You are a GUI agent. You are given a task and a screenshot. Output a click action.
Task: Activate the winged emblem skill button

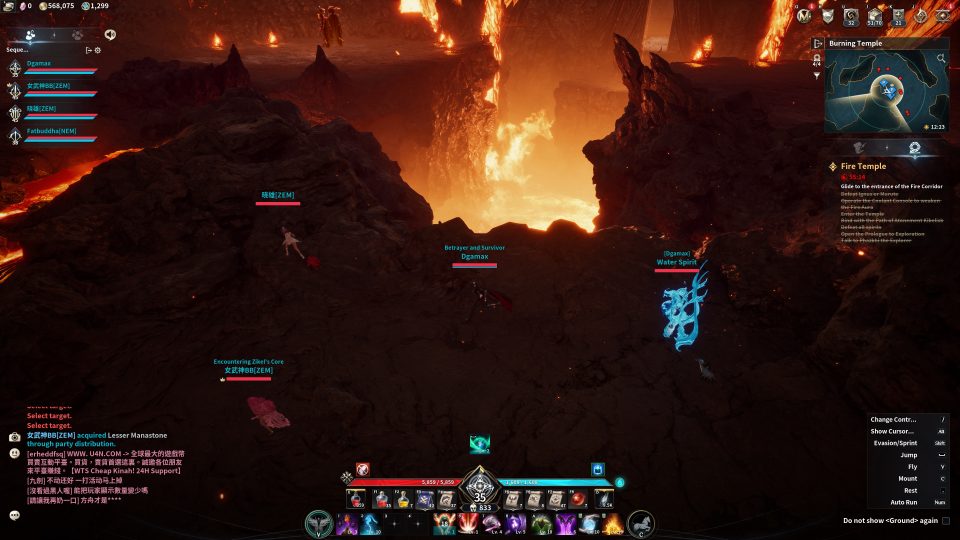tap(320, 523)
